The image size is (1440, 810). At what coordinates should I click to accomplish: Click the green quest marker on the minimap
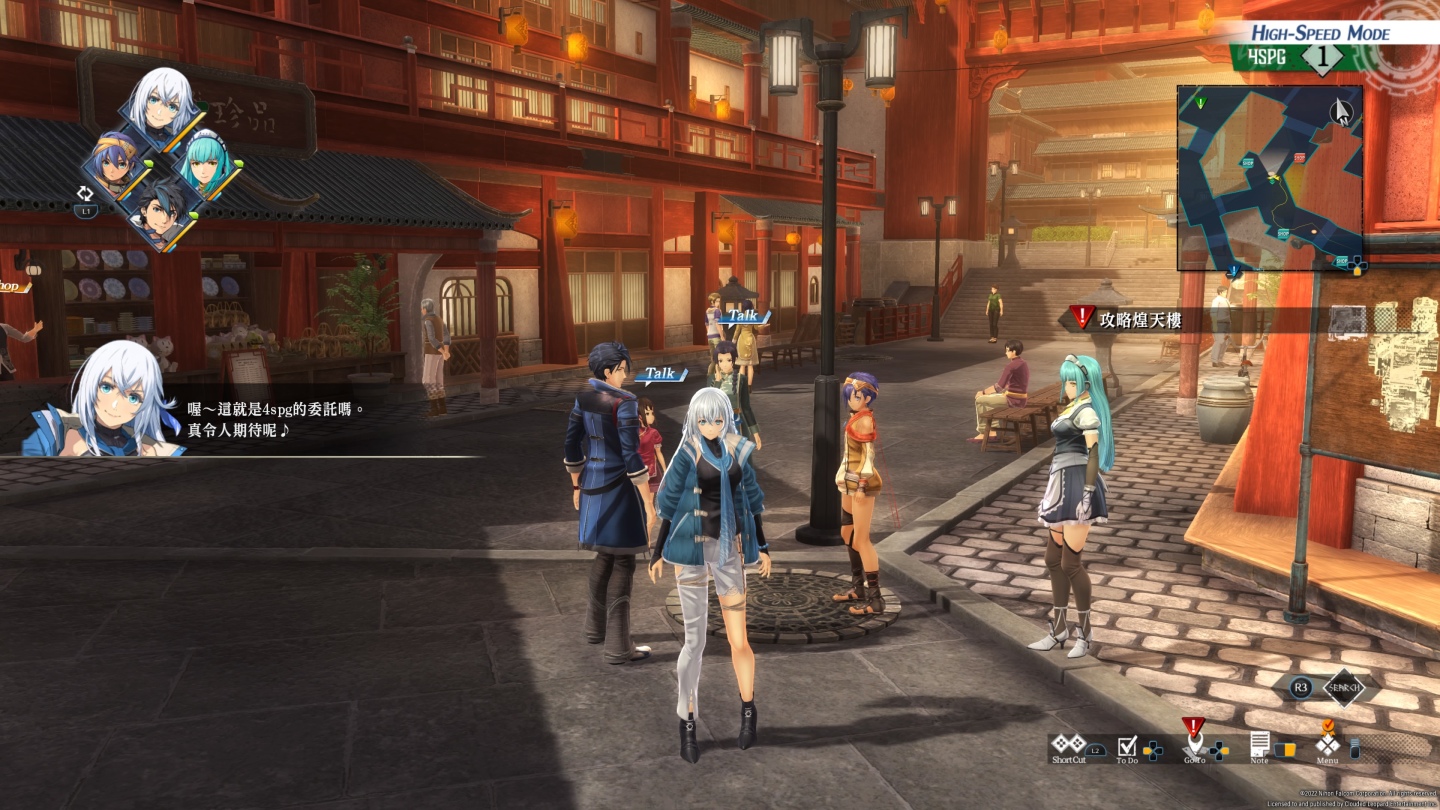click(1201, 102)
